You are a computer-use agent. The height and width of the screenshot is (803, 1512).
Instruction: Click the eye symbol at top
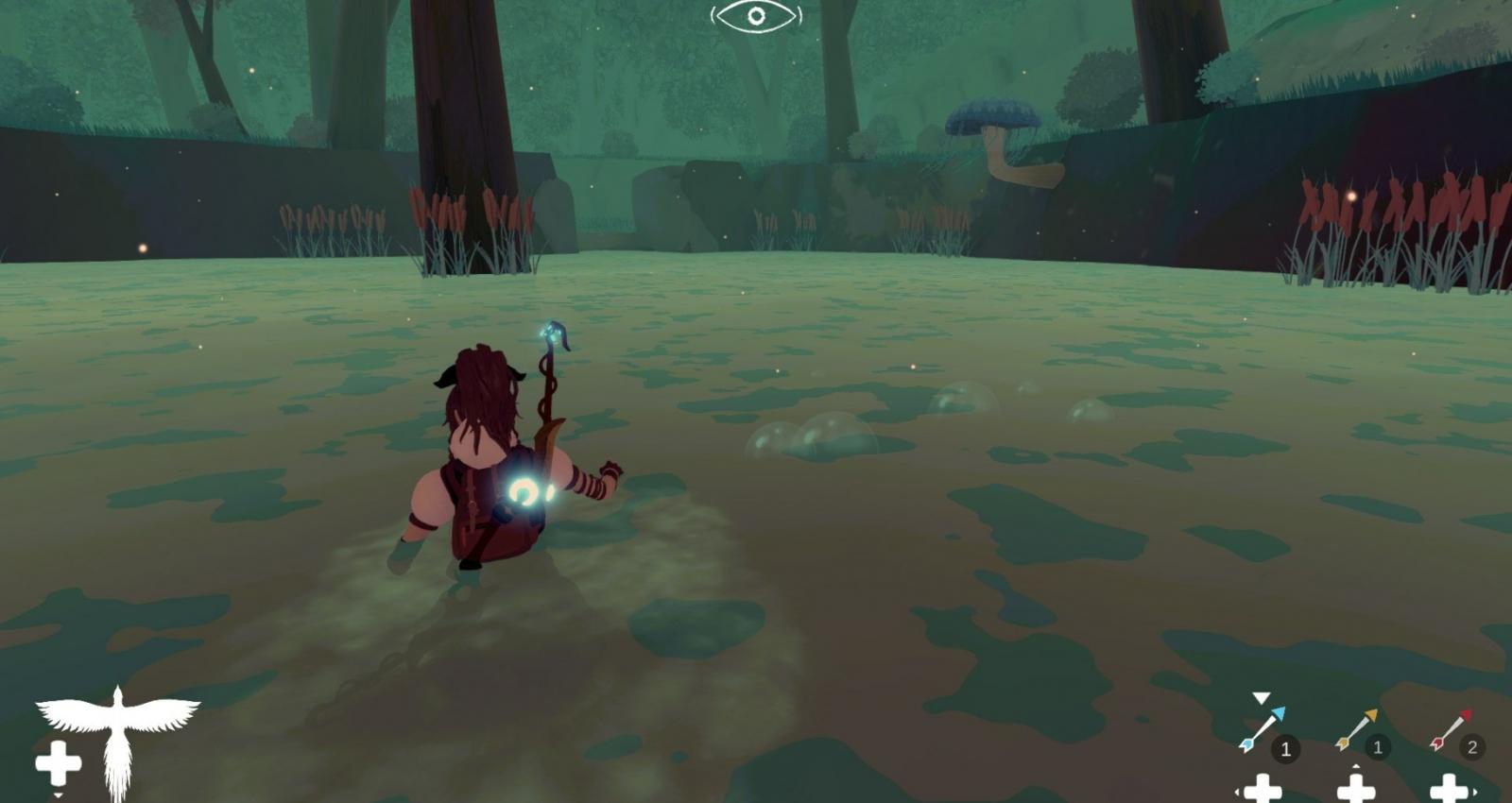[756, 16]
